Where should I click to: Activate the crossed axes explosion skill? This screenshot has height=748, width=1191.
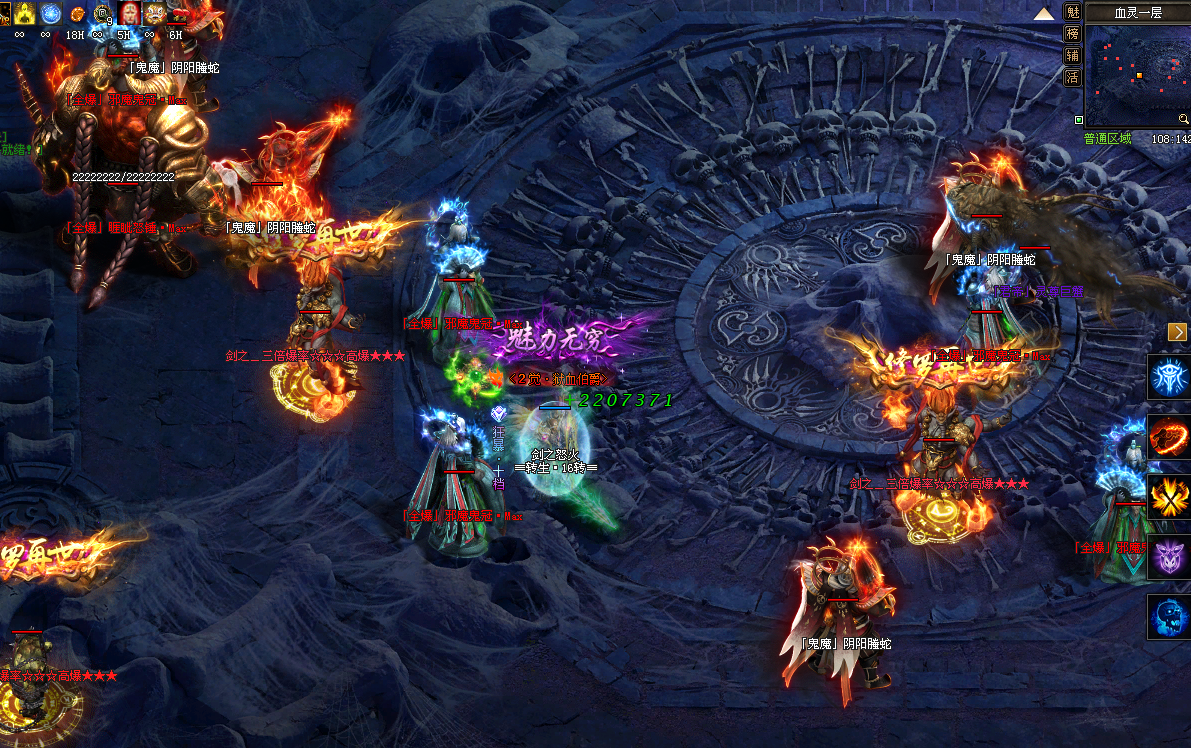click(x=1168, y=497)
